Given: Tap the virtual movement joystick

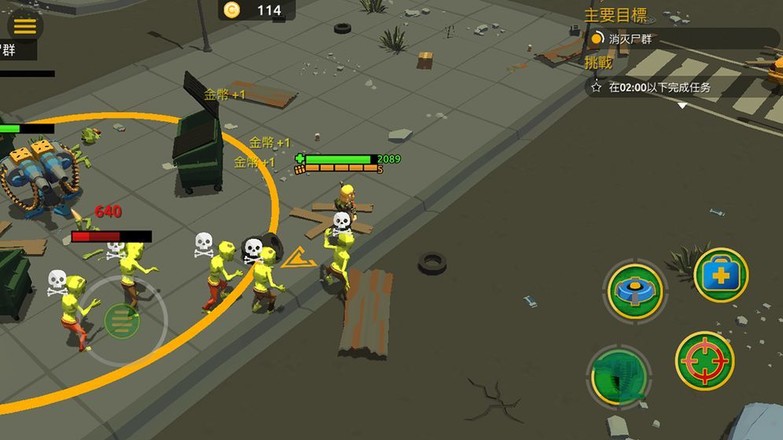Looking at the screenshot, I should [x=121, y=320].
